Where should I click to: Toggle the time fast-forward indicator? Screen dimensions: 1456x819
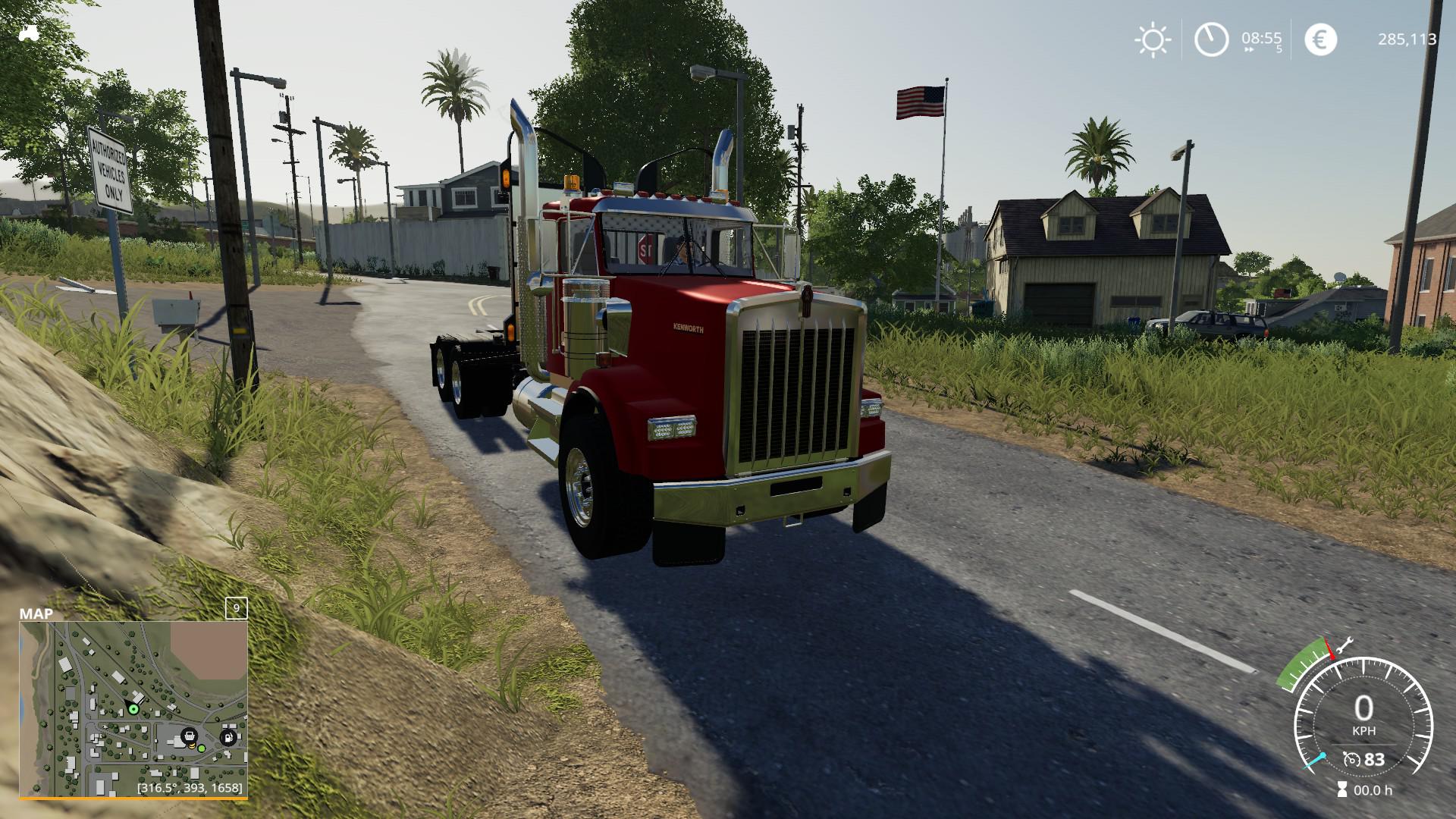click(x=1249, y=49)
